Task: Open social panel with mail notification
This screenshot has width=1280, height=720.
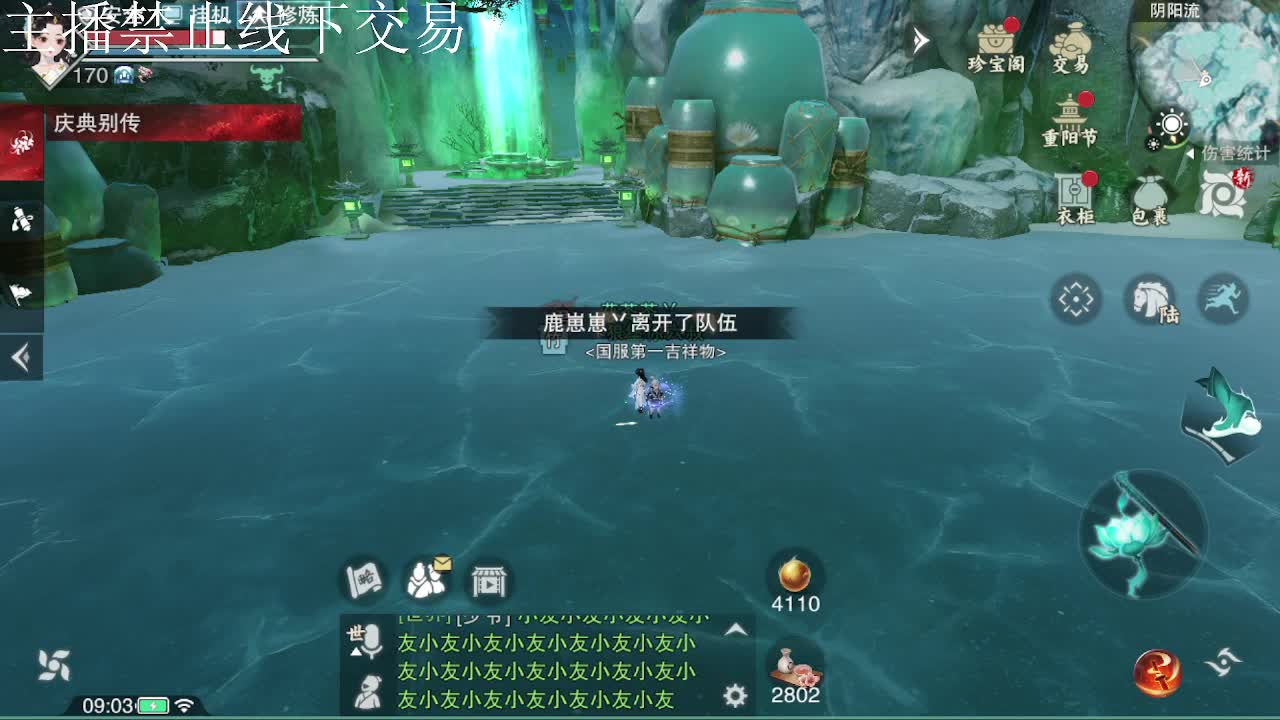Action: coord(428,578)
